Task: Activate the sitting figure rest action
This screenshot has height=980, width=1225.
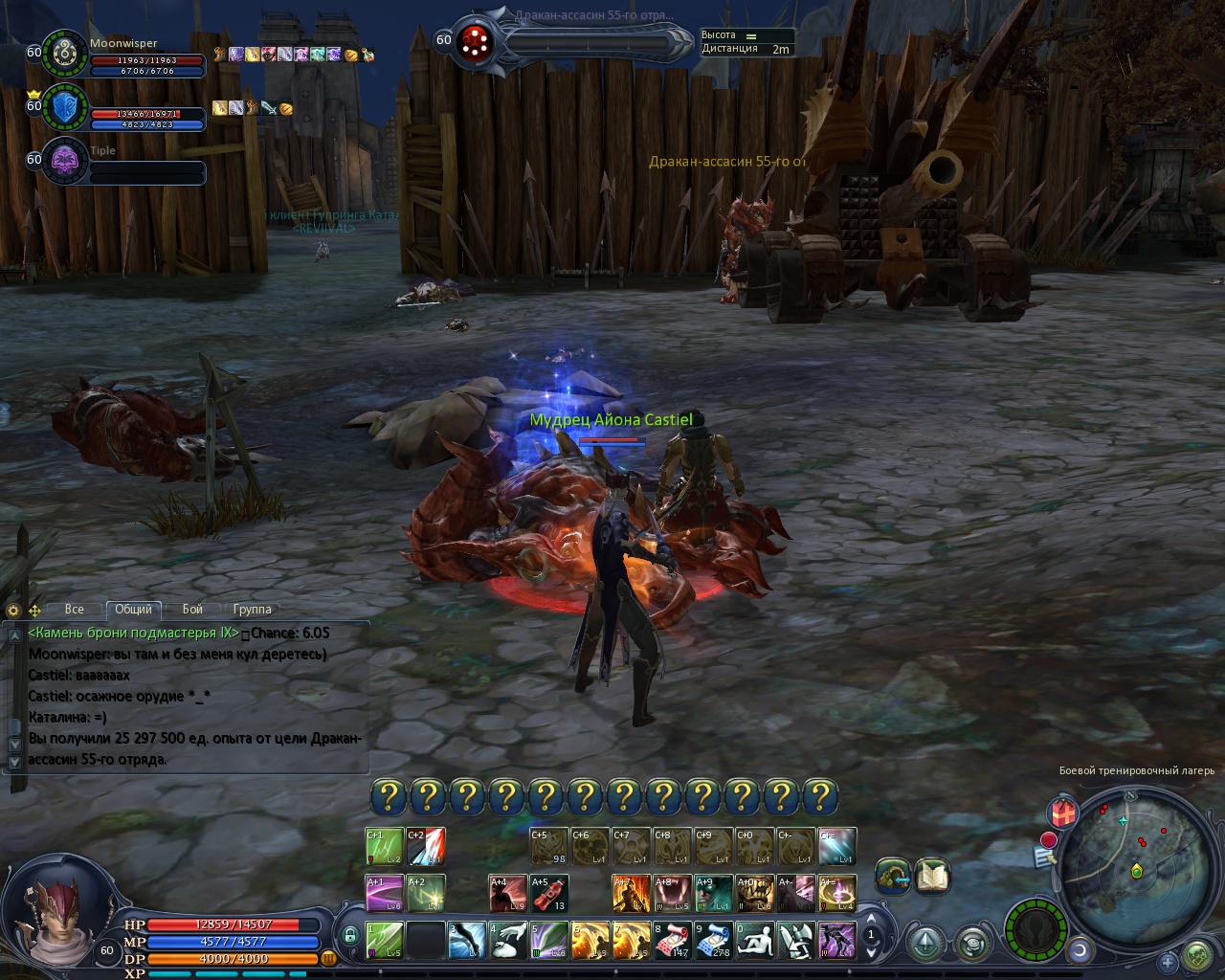Action: pos(754,940)
